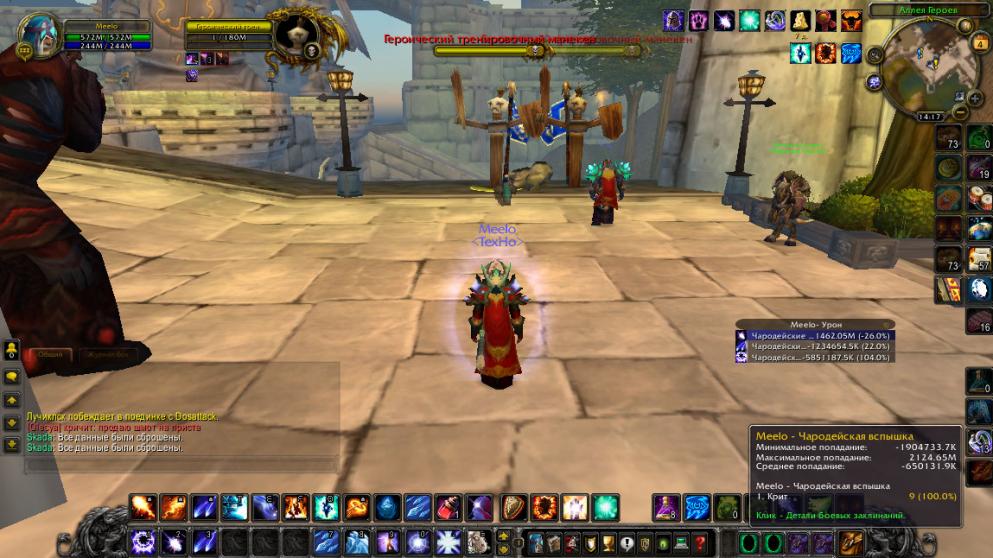Activate the fiery explosion spell in first slot
Image resolution: width=993 pixels, height=558 pixels.
[142, 508]
